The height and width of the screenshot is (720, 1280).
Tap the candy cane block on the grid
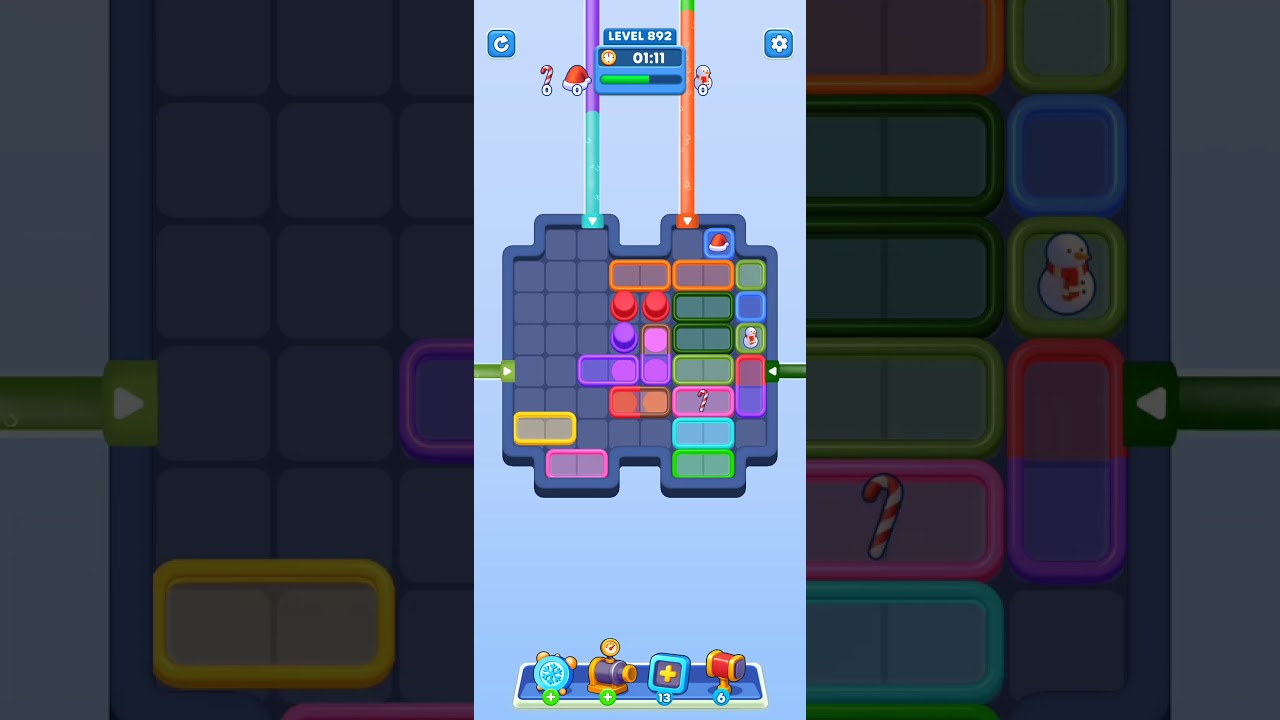(703, 402)
